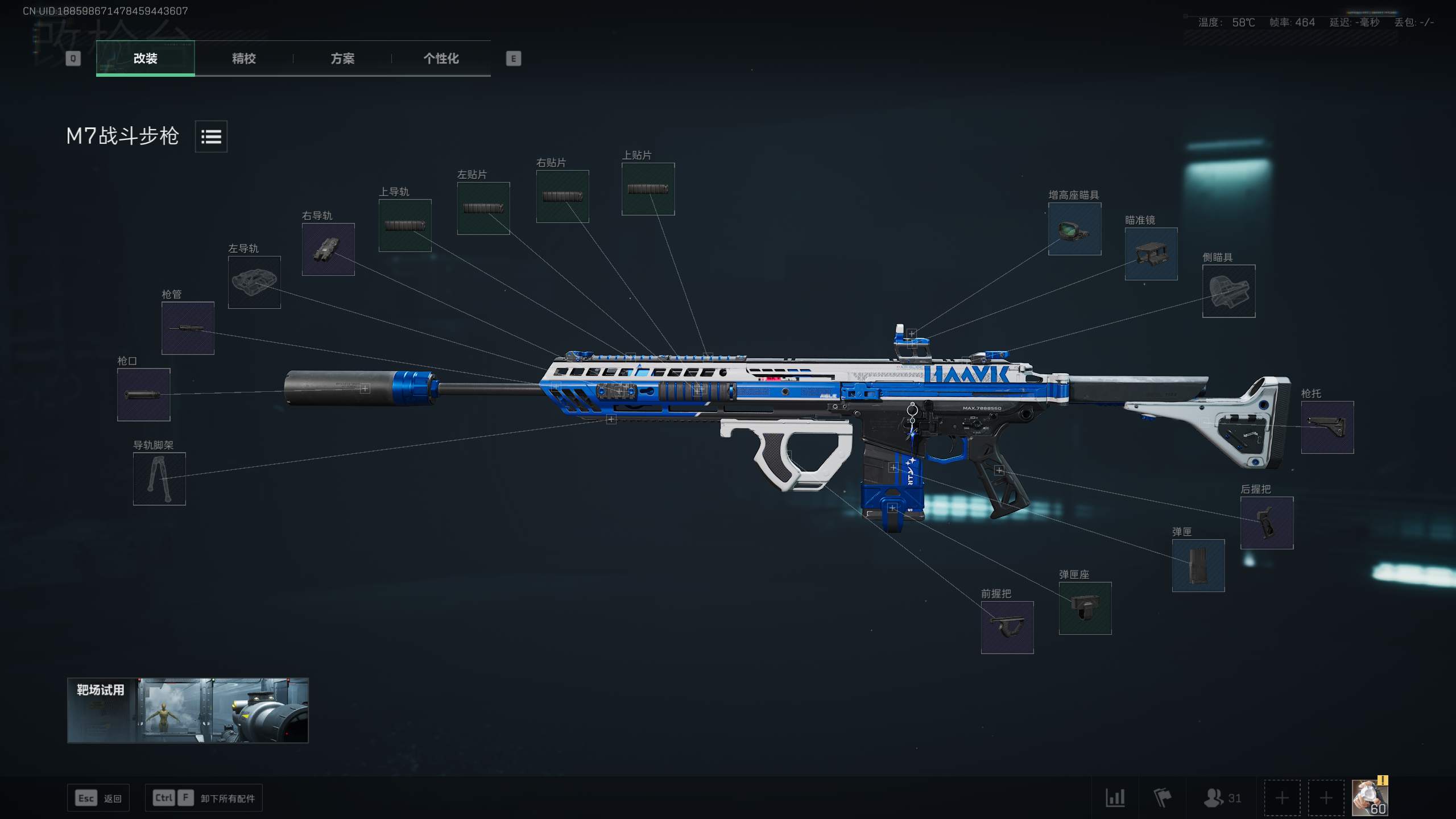Click the 右导轨 attachment slot
This screenshot has height=819, width=1456.
[x=328, y=249]
